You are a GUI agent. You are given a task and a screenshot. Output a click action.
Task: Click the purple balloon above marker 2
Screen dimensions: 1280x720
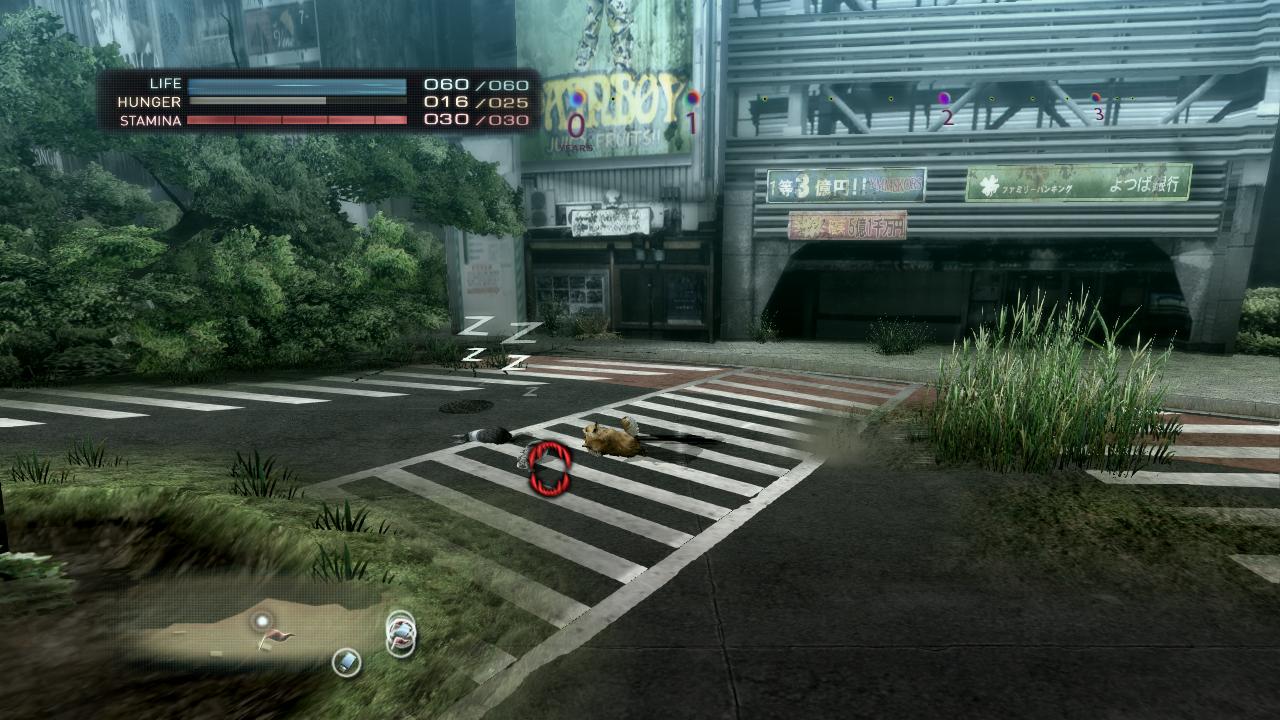(x=943, y=100)
